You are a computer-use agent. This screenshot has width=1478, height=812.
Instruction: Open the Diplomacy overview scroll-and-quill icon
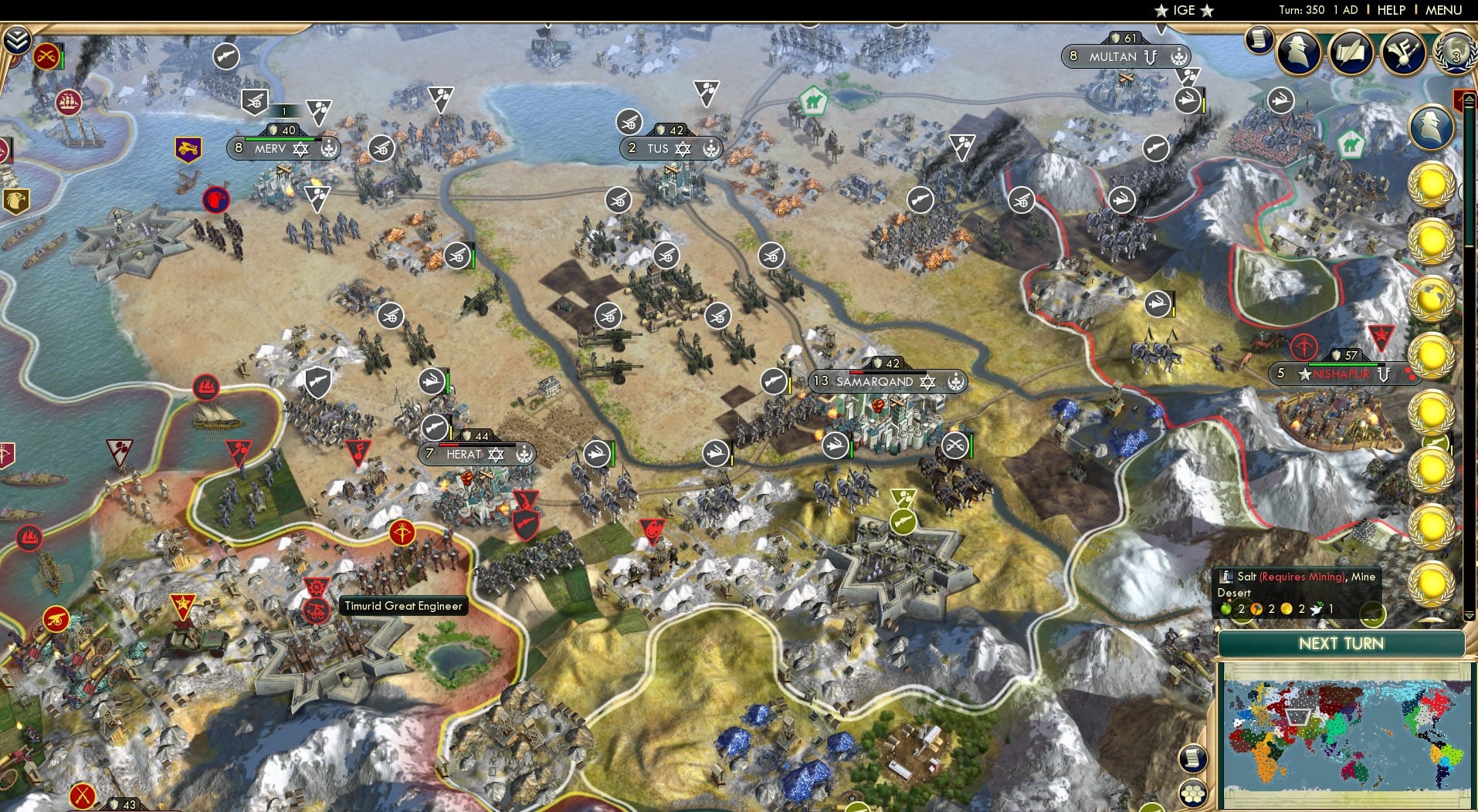point(1351,52)
